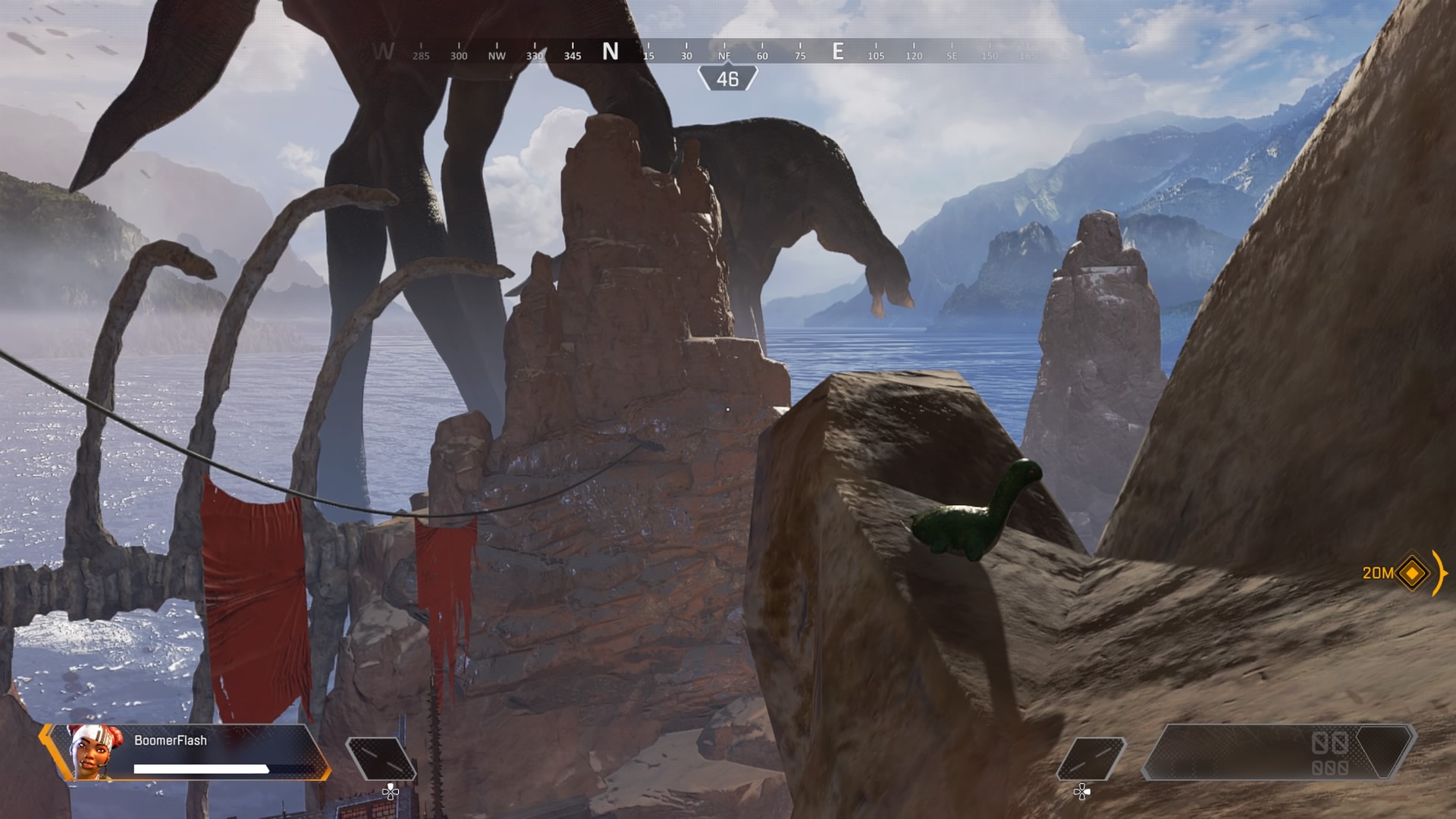The height and width of the screenshot is (819, 1456).
Task: Select the small slot left of weapon panel
Action: coord(1090,758)
